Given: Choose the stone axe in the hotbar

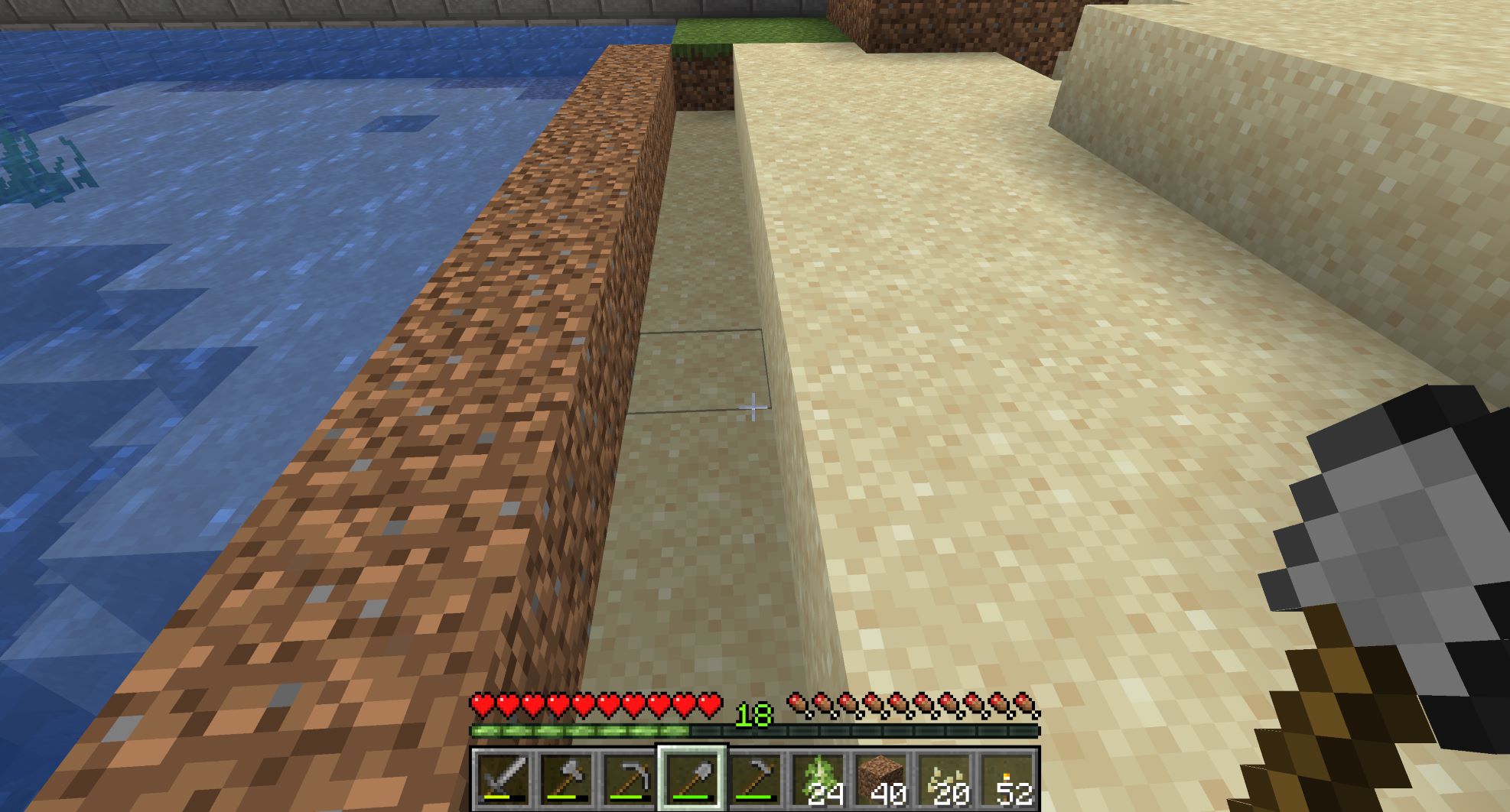Looking at the screenshot, I should (566, 780).
